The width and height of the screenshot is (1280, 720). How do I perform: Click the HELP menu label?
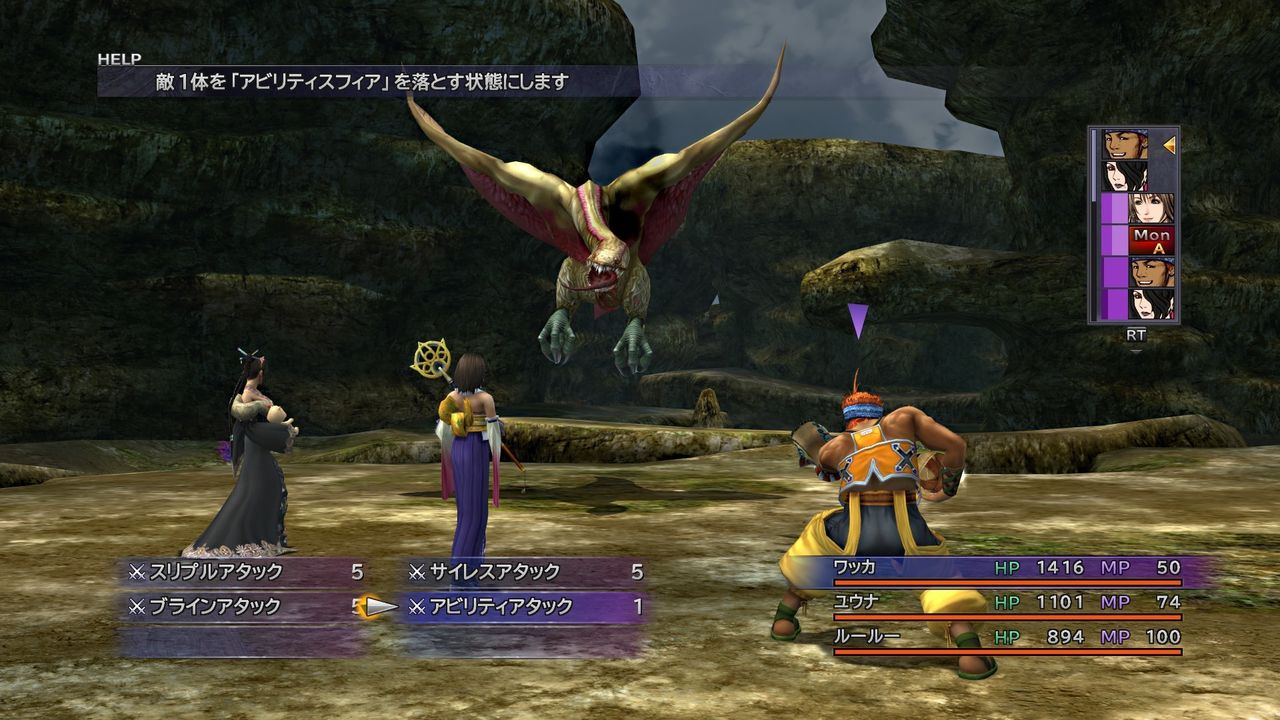point(118,58)
